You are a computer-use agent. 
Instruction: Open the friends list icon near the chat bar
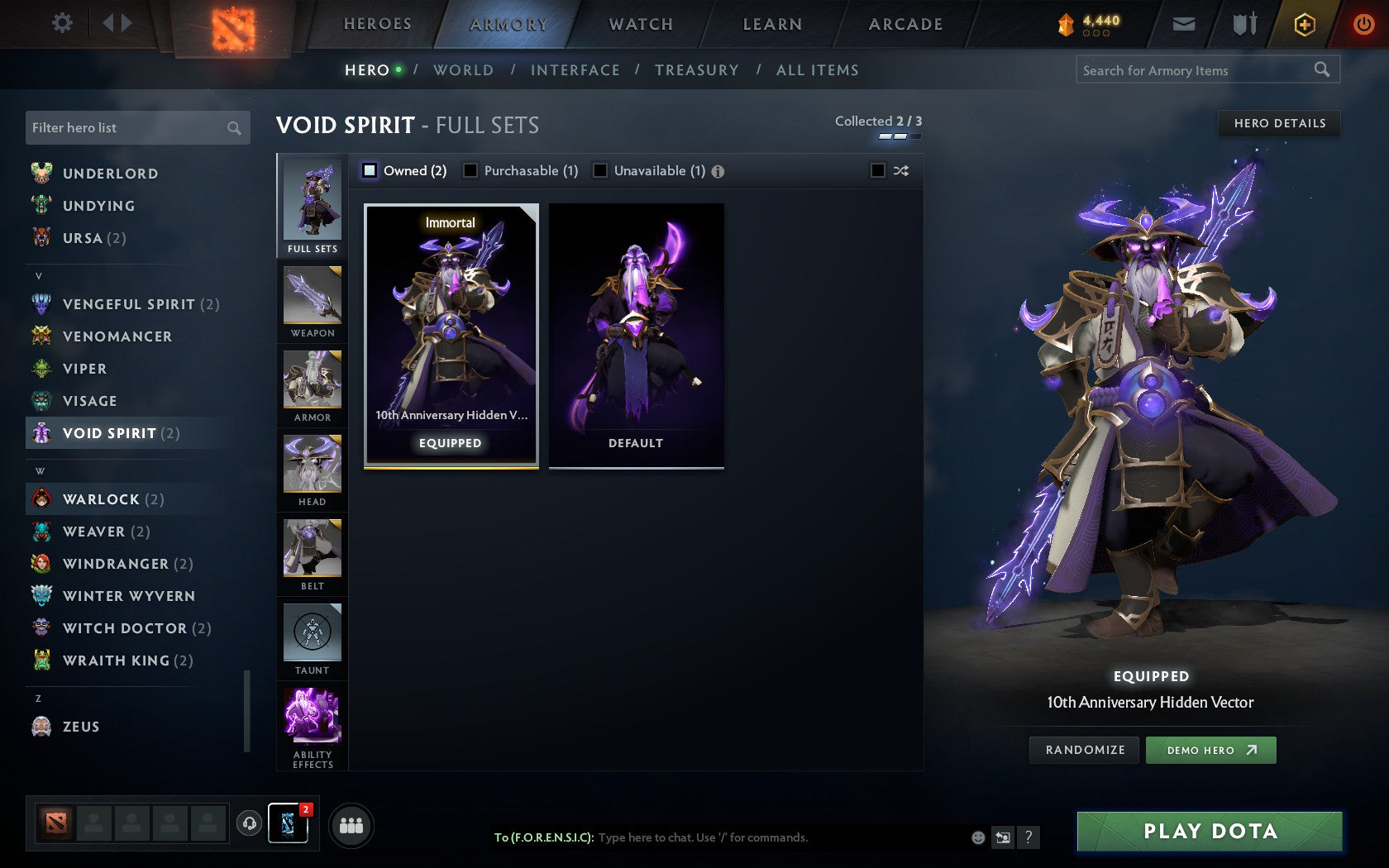click(351, 823)
